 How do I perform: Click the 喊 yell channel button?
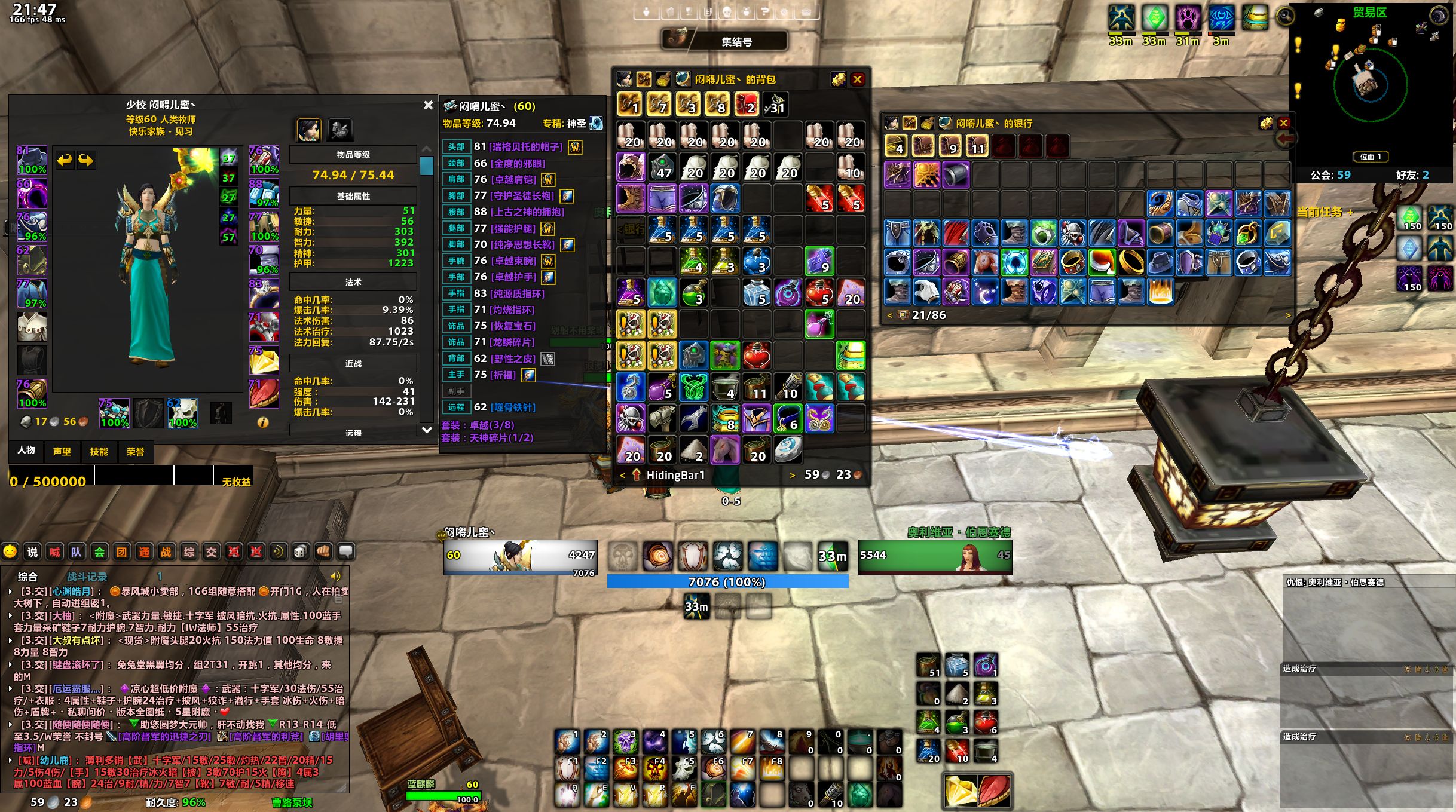pyautogui.click(x=54, y=552)
